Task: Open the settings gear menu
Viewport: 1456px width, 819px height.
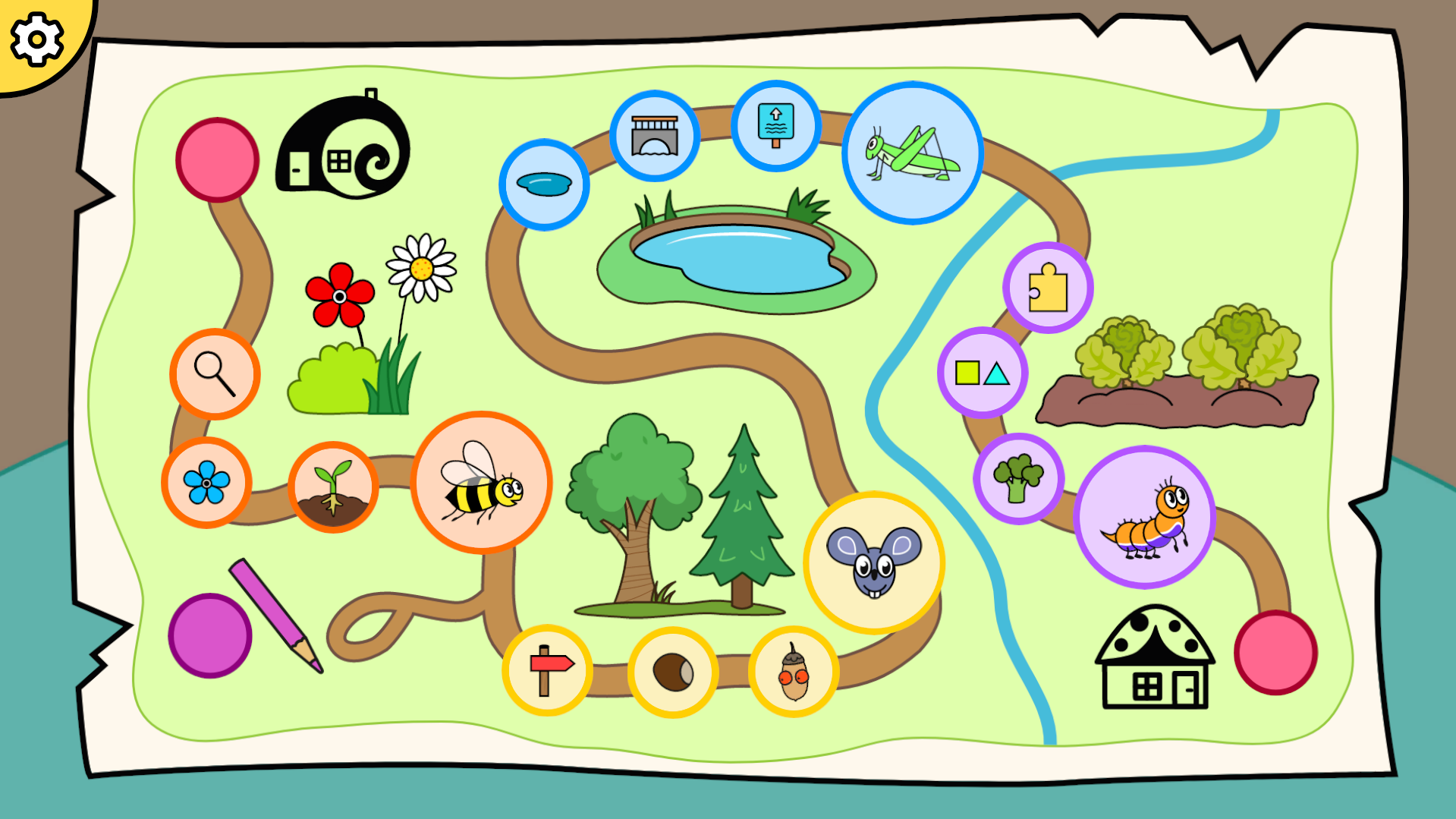Action: (36, 38)
